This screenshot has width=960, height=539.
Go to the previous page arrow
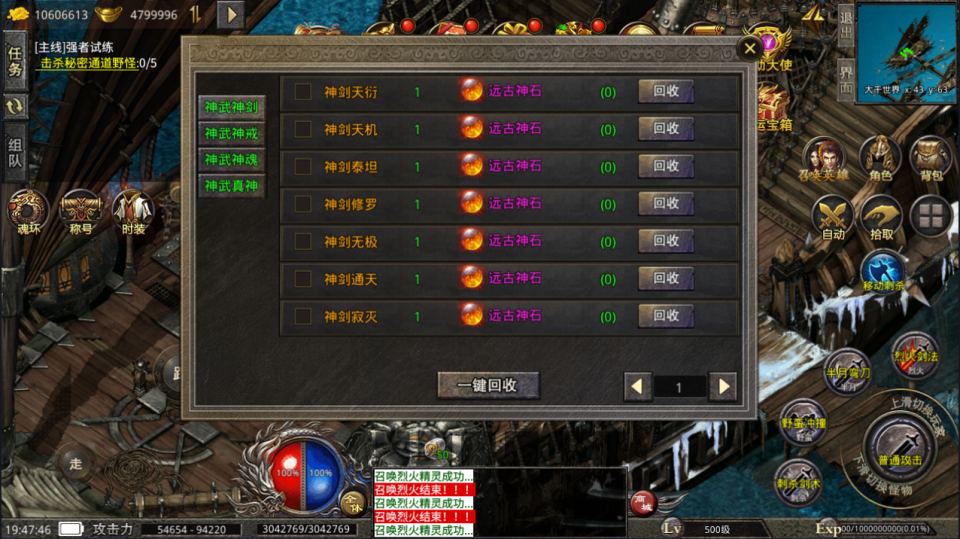coord(637,386)
